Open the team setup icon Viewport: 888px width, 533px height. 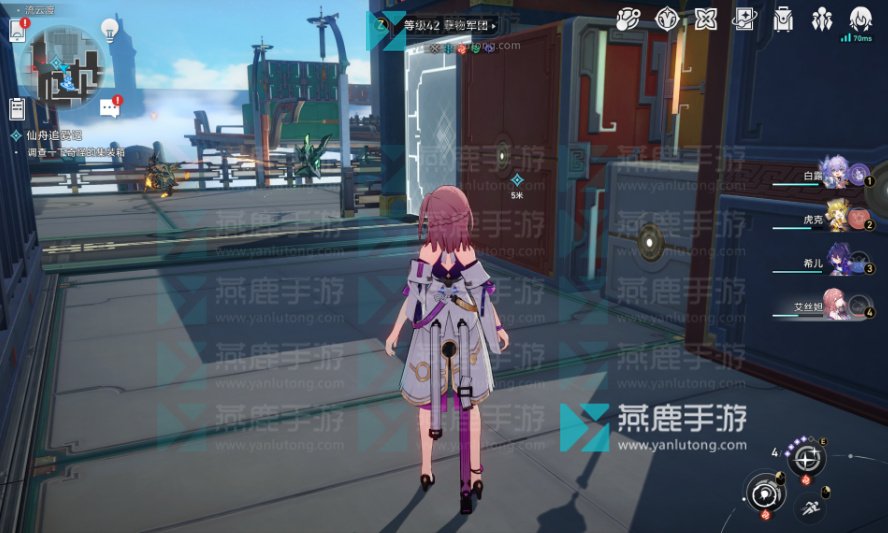click(822, 18)
